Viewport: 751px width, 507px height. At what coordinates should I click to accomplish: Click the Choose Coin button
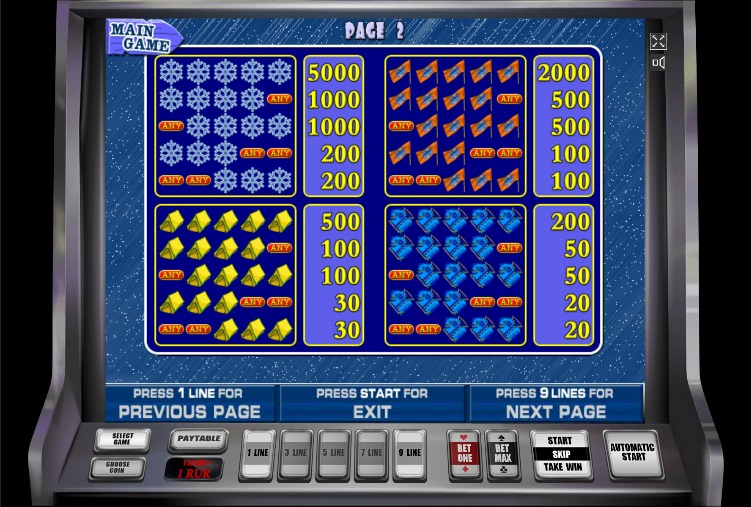coord(118,466)
